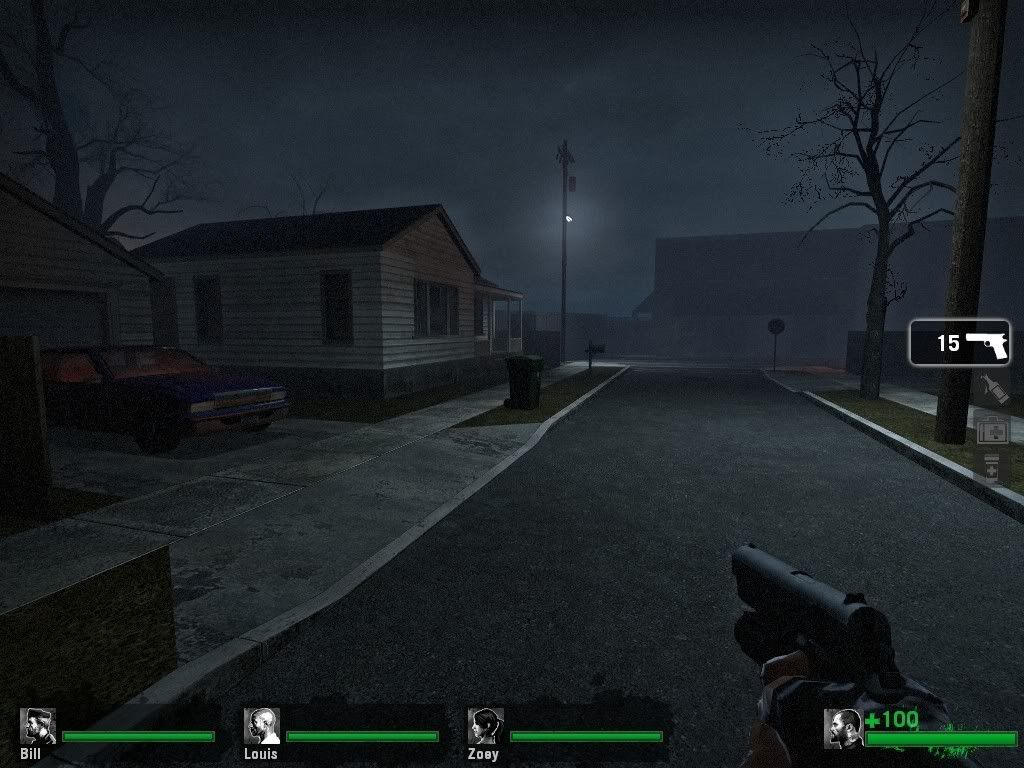The width and height of the screenshot is (1024, 768).
Task: Select the pistol weapon slot
Action: click(x=960, y=343)
